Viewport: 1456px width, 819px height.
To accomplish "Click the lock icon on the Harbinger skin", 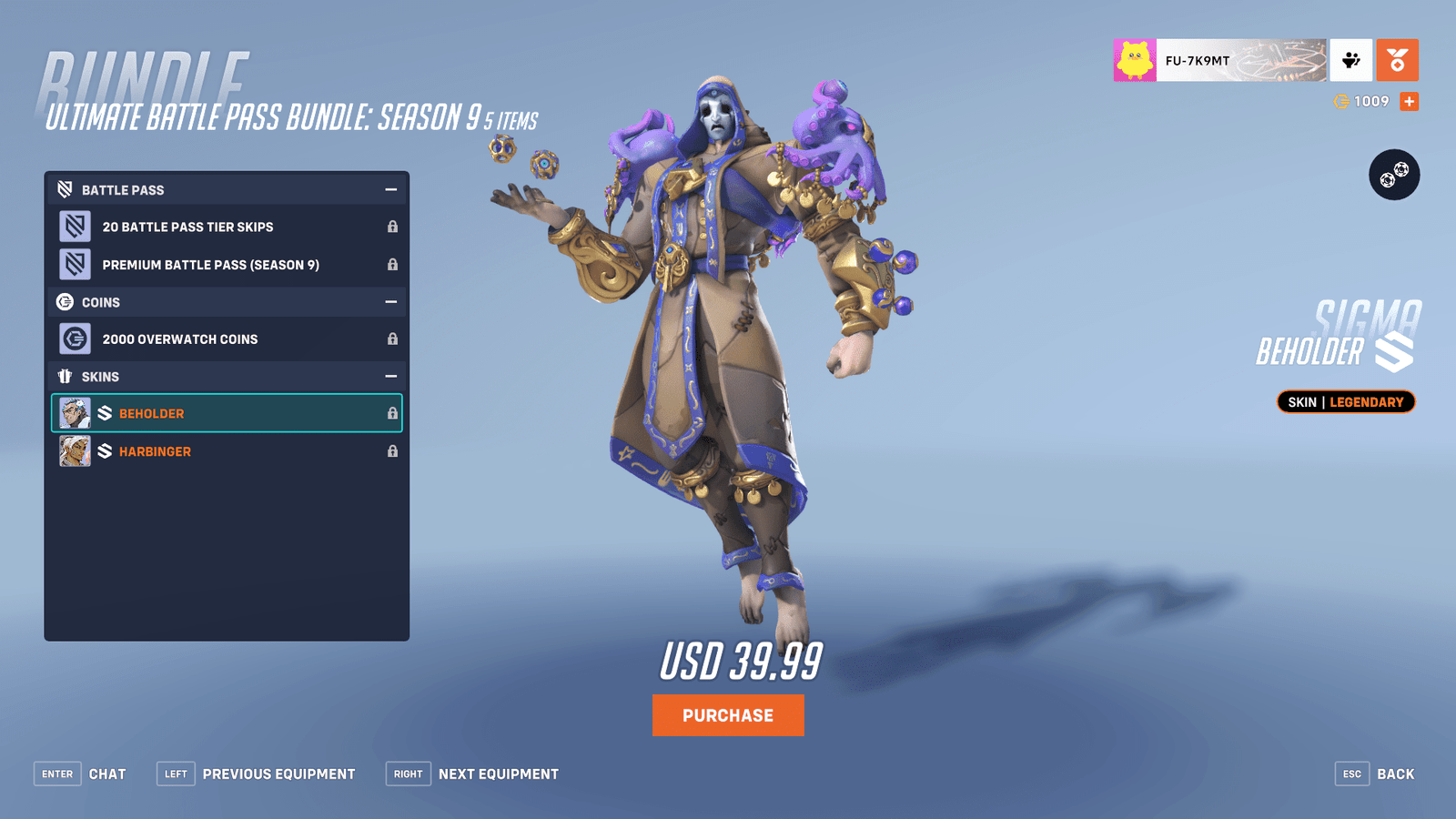I will (x=392, y=450).
